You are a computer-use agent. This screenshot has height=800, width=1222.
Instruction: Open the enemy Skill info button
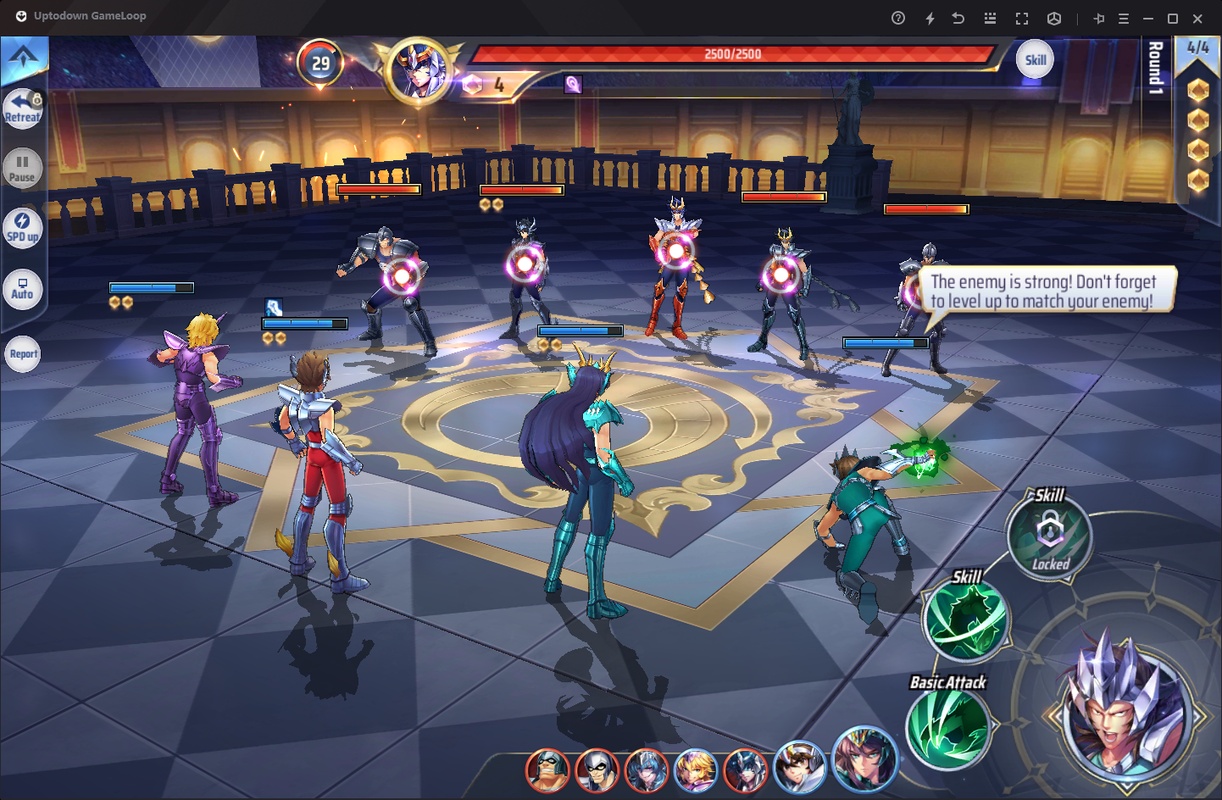click(x=1035, y=60)
